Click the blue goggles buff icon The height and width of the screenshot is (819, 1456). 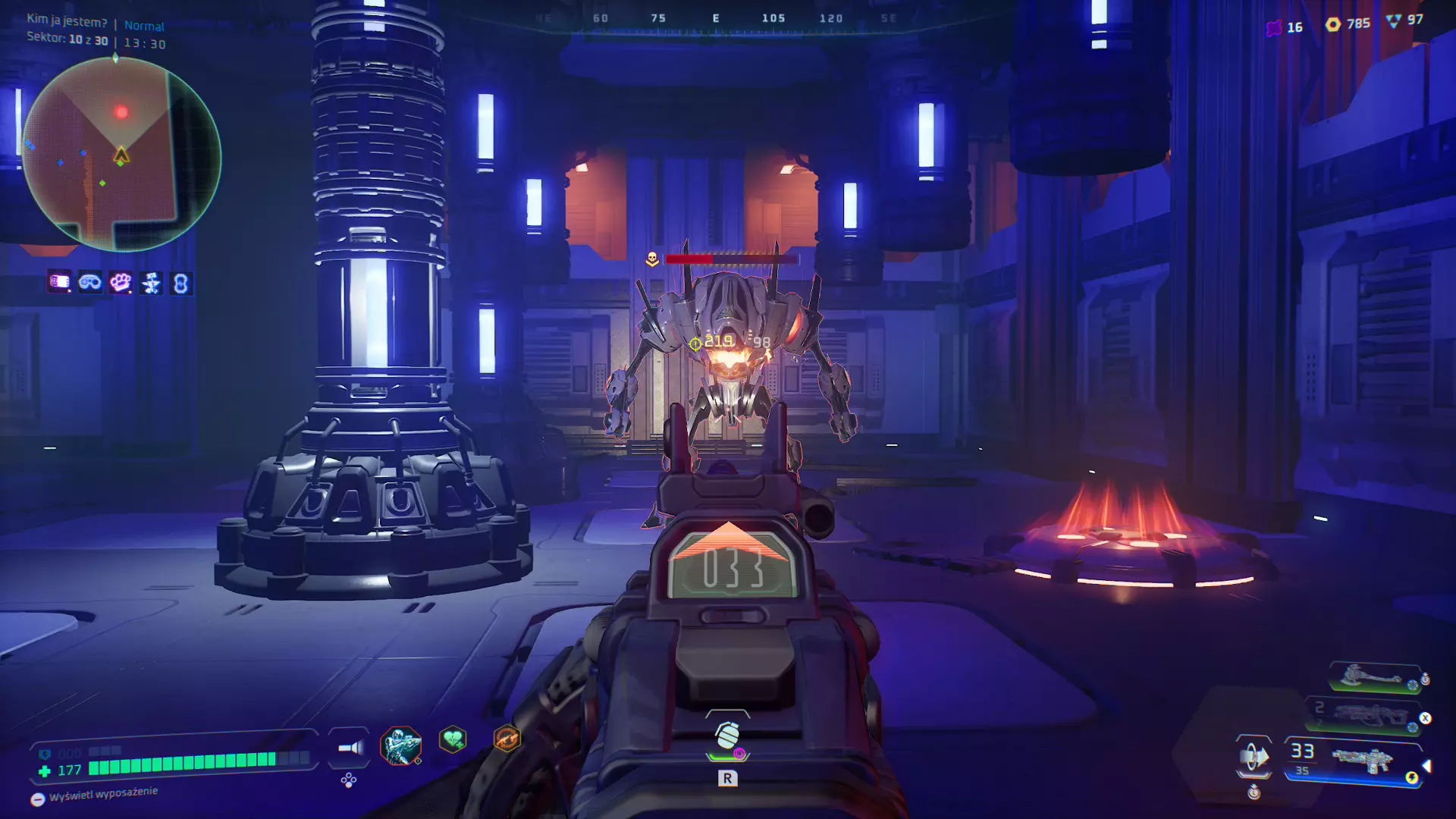(x=90, y=283)
